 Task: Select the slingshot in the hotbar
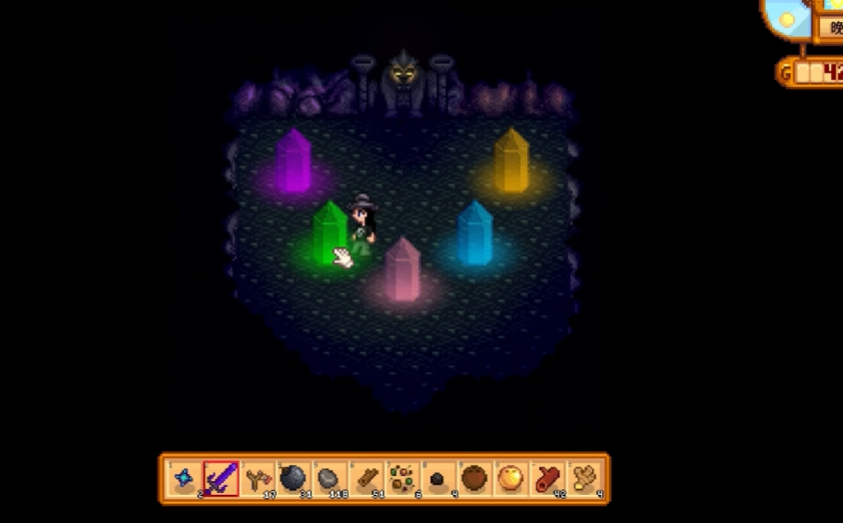[x=257, y=479]
